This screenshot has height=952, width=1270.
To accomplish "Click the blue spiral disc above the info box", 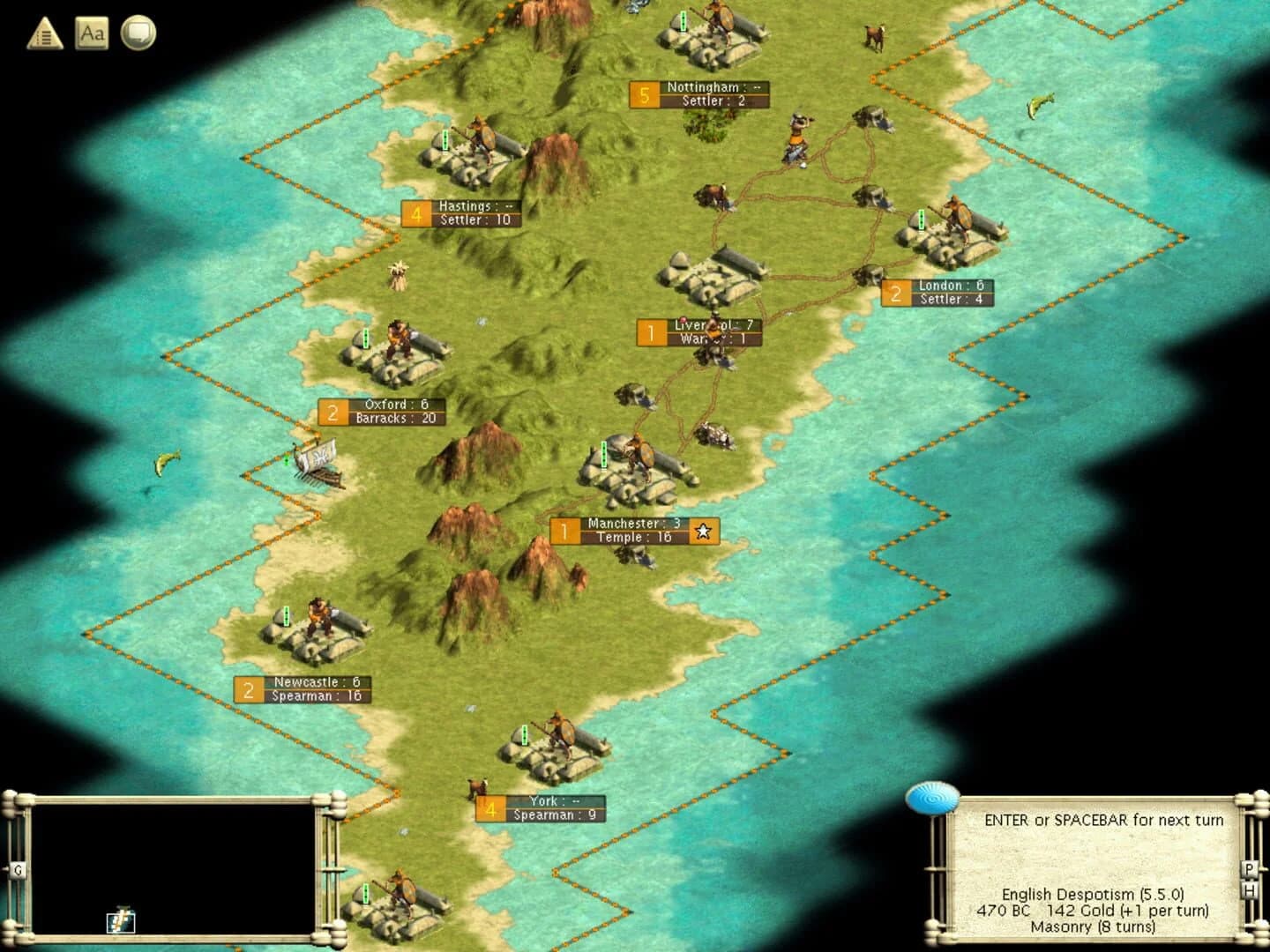I will [933, 798].
